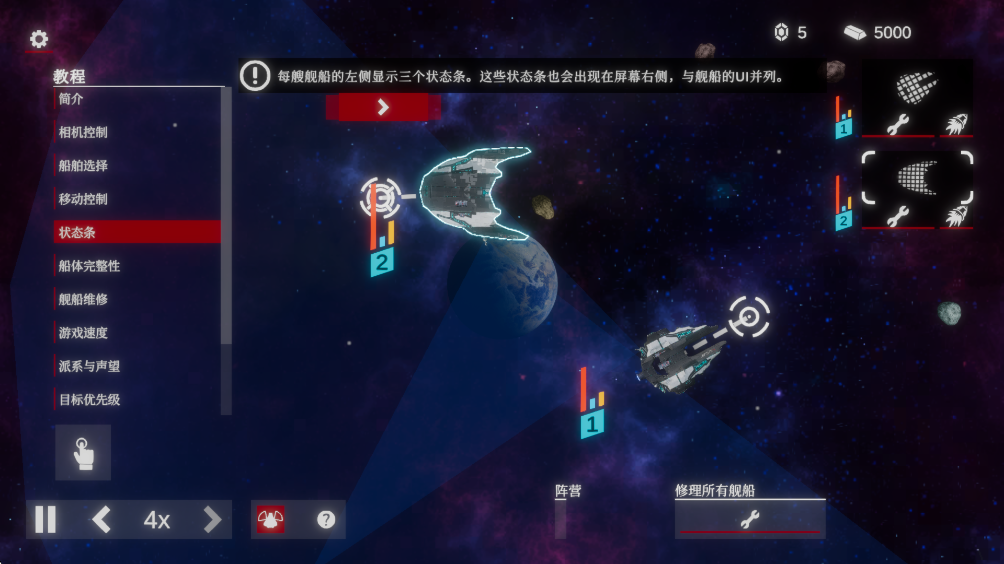
Task: Select the 简介 tutorial entry
Action: [x=137, y=99]
